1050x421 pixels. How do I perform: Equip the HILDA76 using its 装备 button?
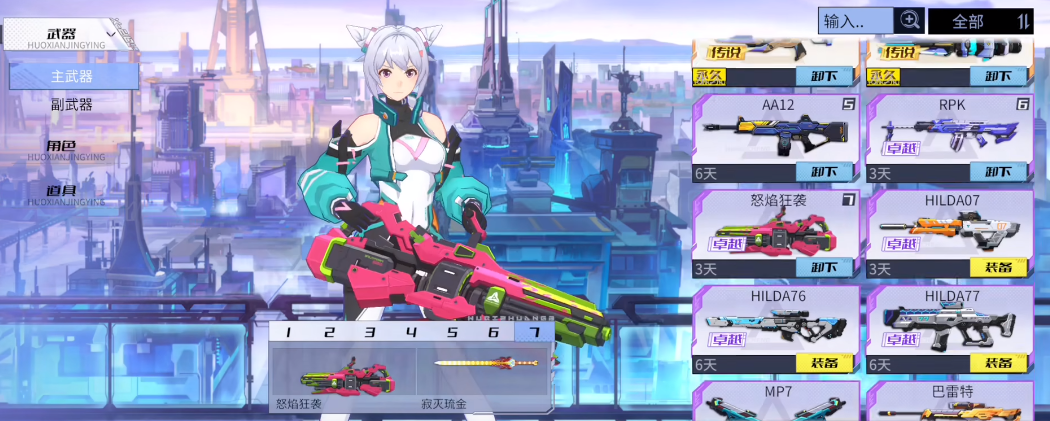(x=825, y=364)
